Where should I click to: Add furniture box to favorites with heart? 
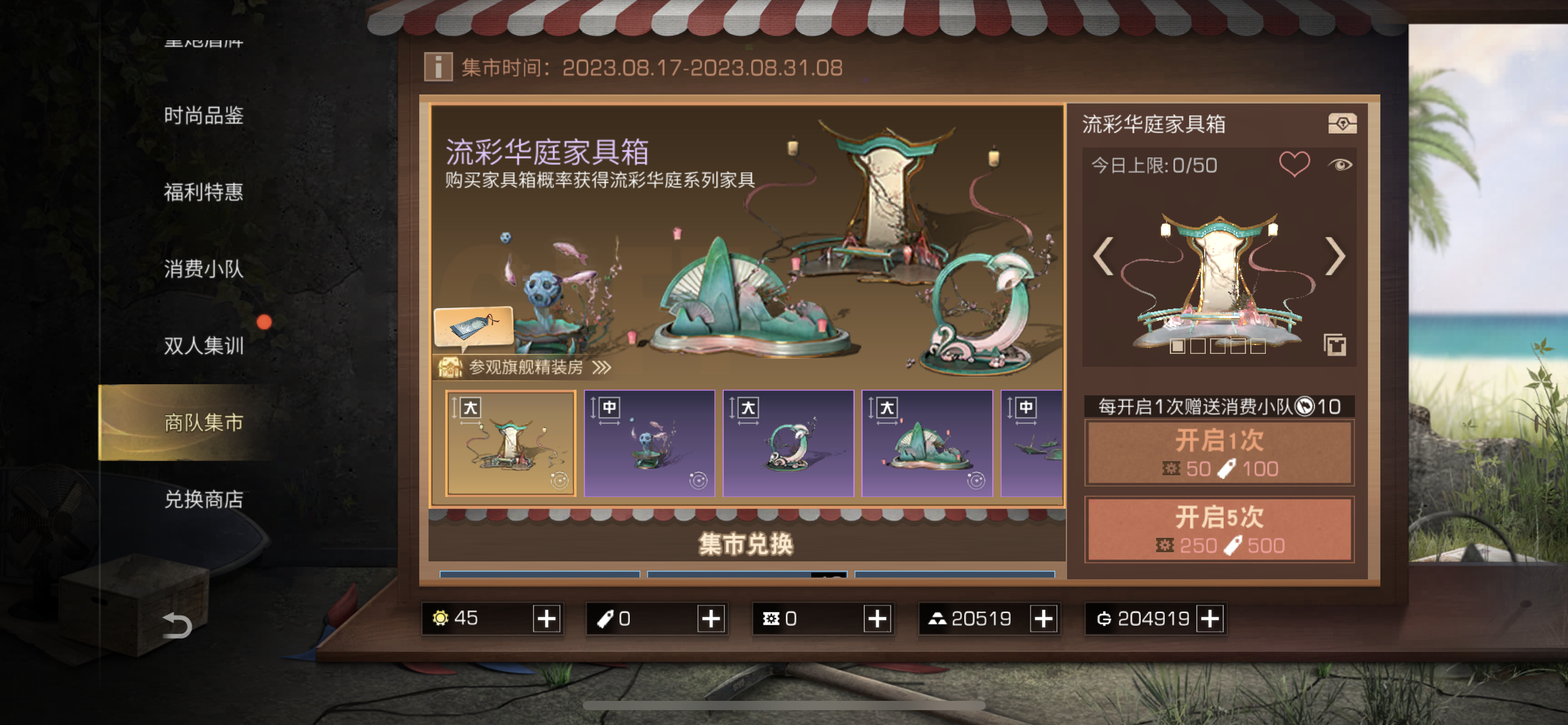coord(1294,164)
